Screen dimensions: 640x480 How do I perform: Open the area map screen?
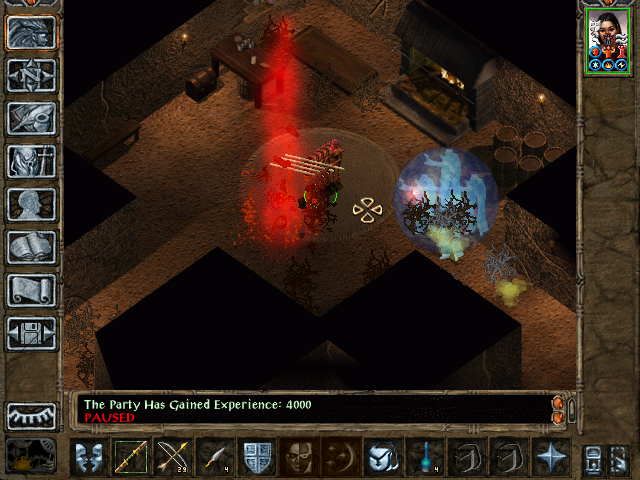(x=32, y=75)
